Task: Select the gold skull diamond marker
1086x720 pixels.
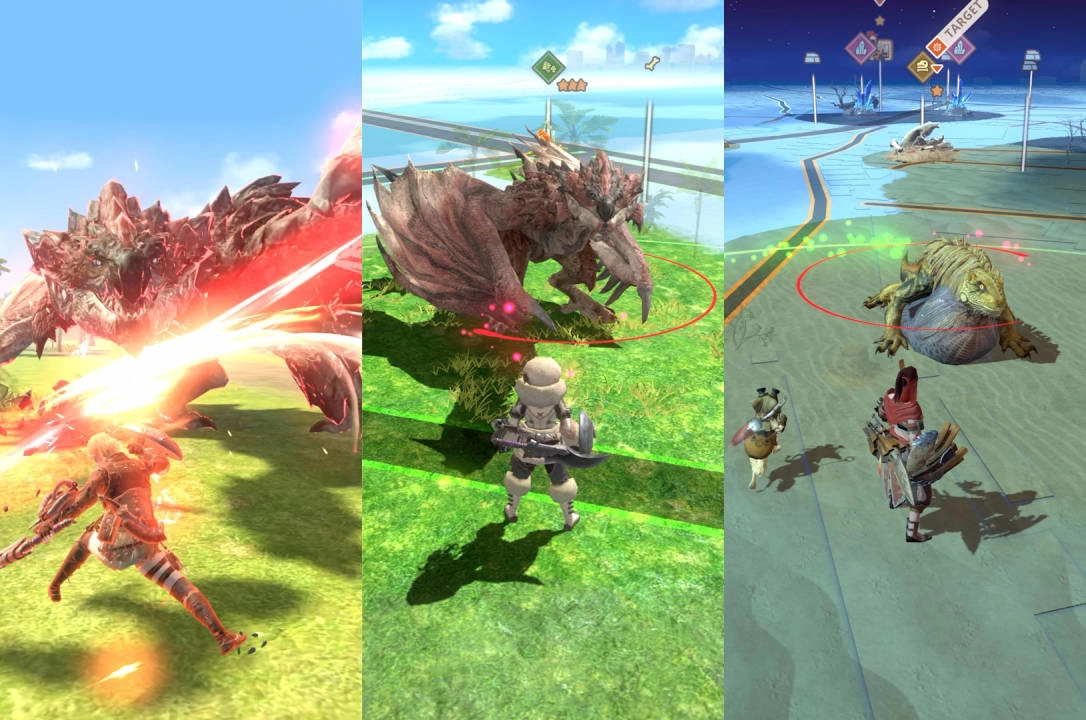Action: pos(923,67)
